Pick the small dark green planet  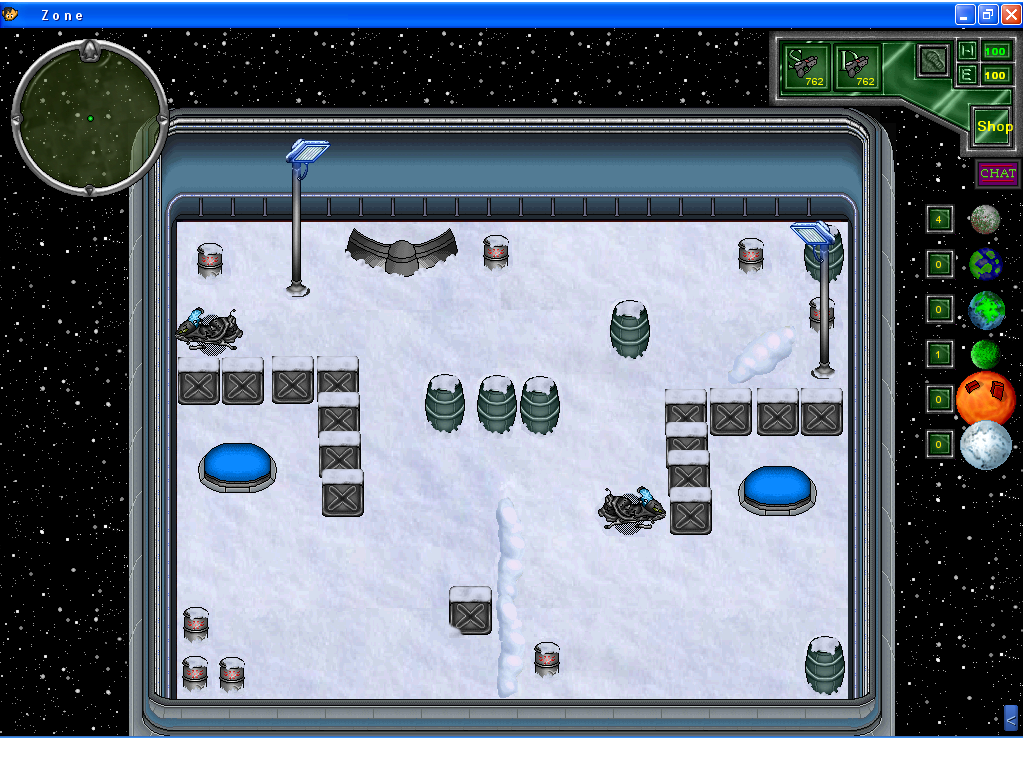coord(985,354)
